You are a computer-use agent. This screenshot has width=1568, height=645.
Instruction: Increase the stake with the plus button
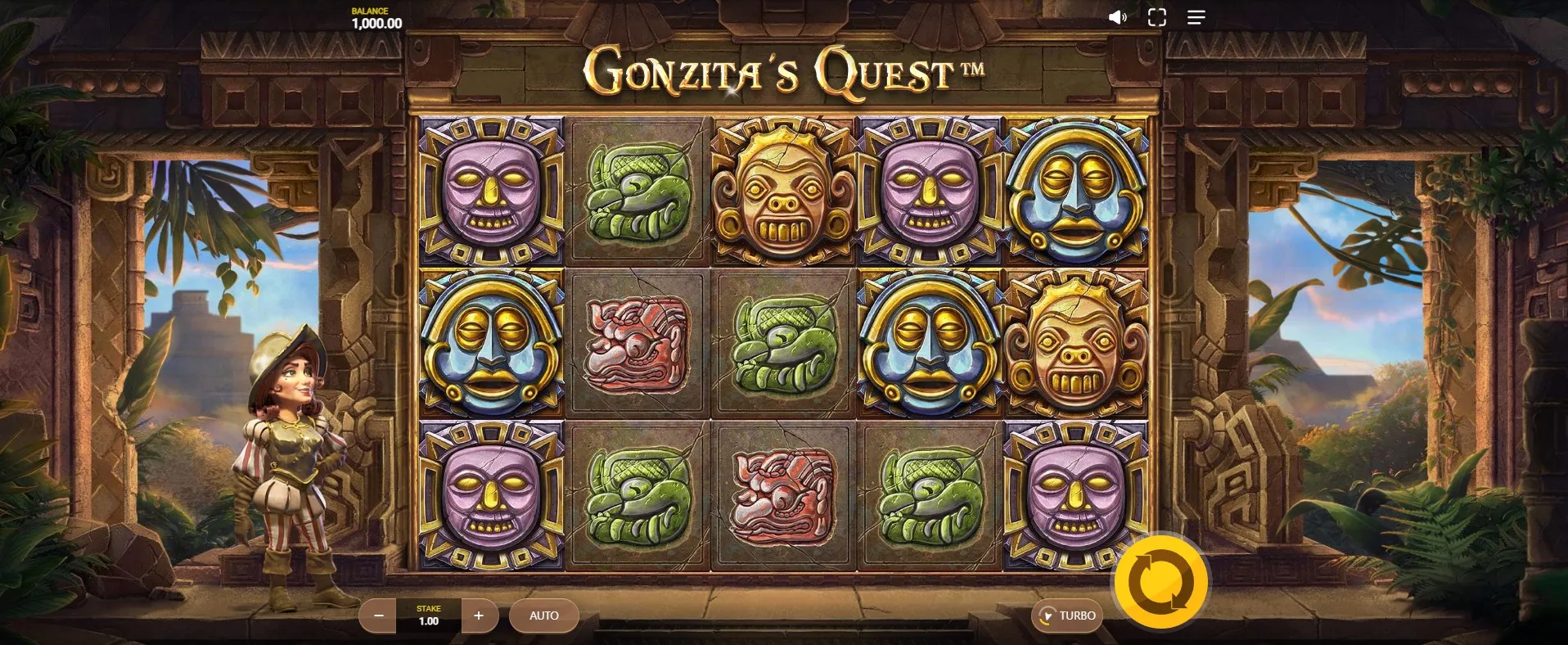479,616
